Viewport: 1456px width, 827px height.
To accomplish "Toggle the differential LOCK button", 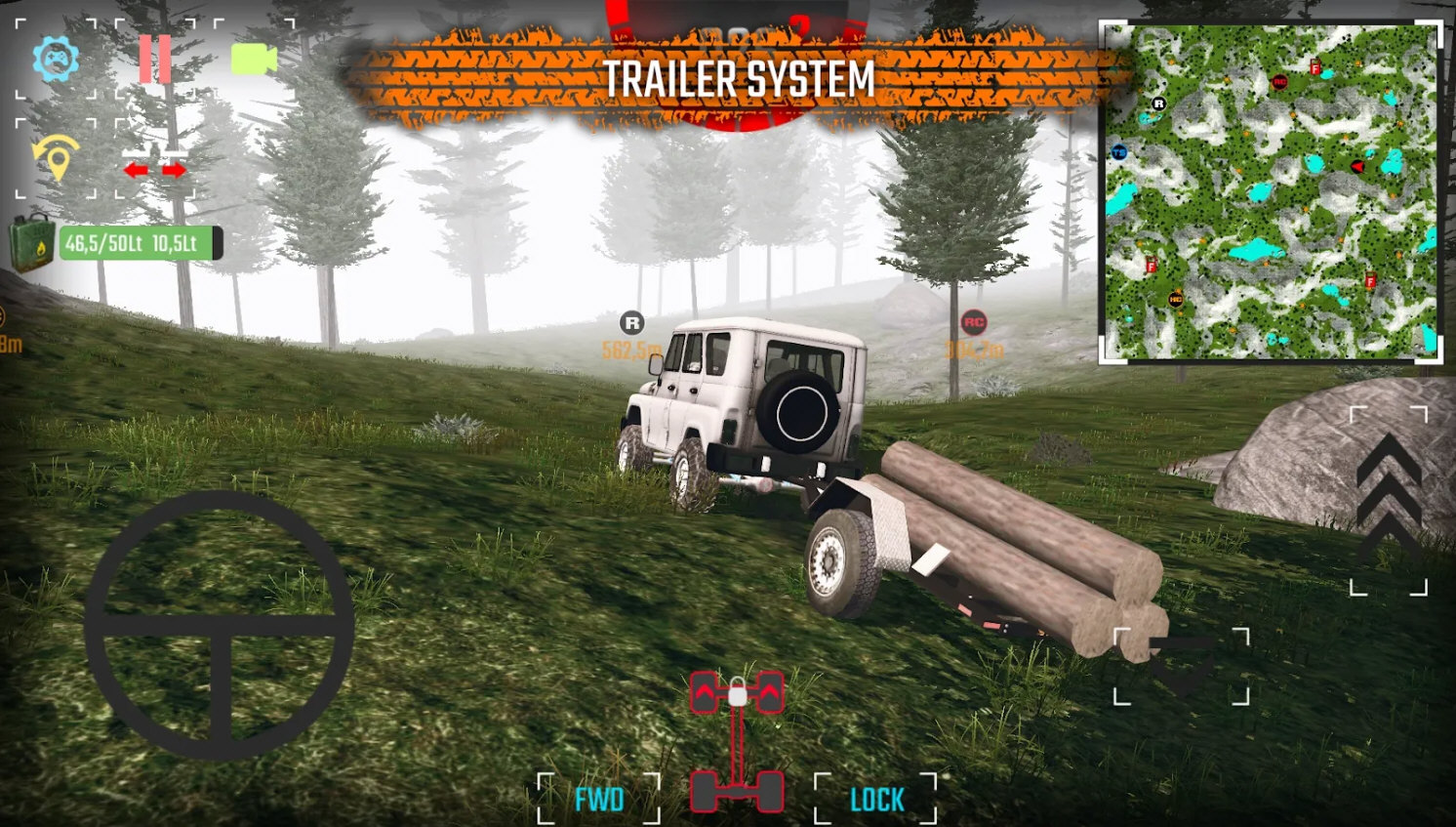I will (x=876, y=800).
